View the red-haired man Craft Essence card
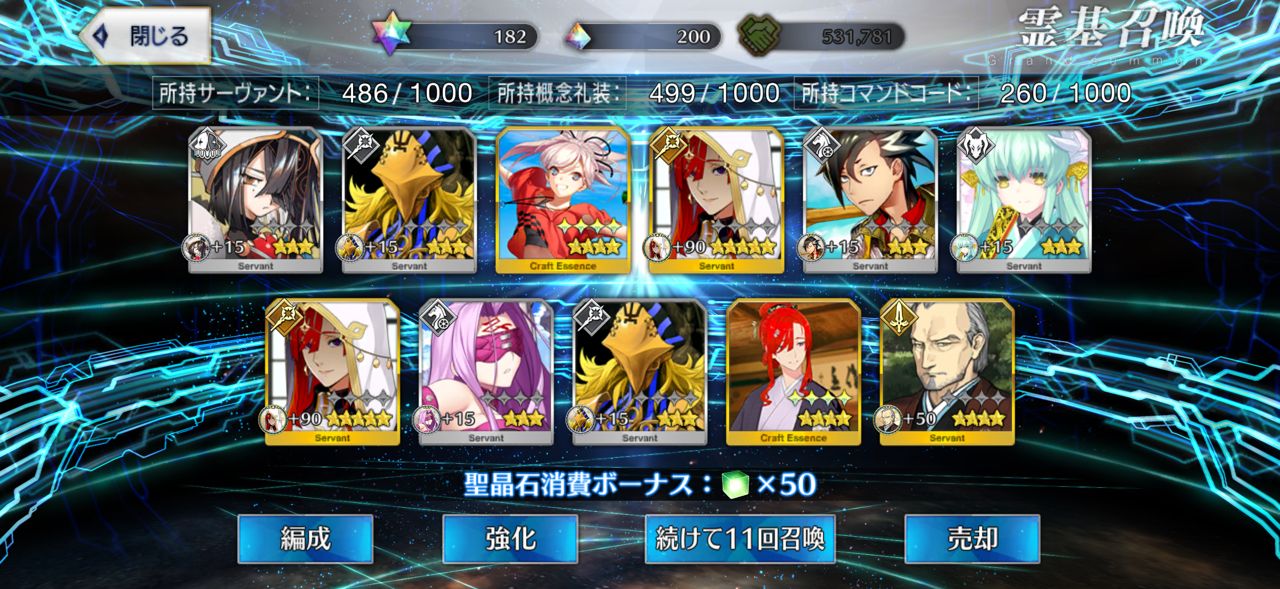The image size is (1280, 589). (793, 371)
